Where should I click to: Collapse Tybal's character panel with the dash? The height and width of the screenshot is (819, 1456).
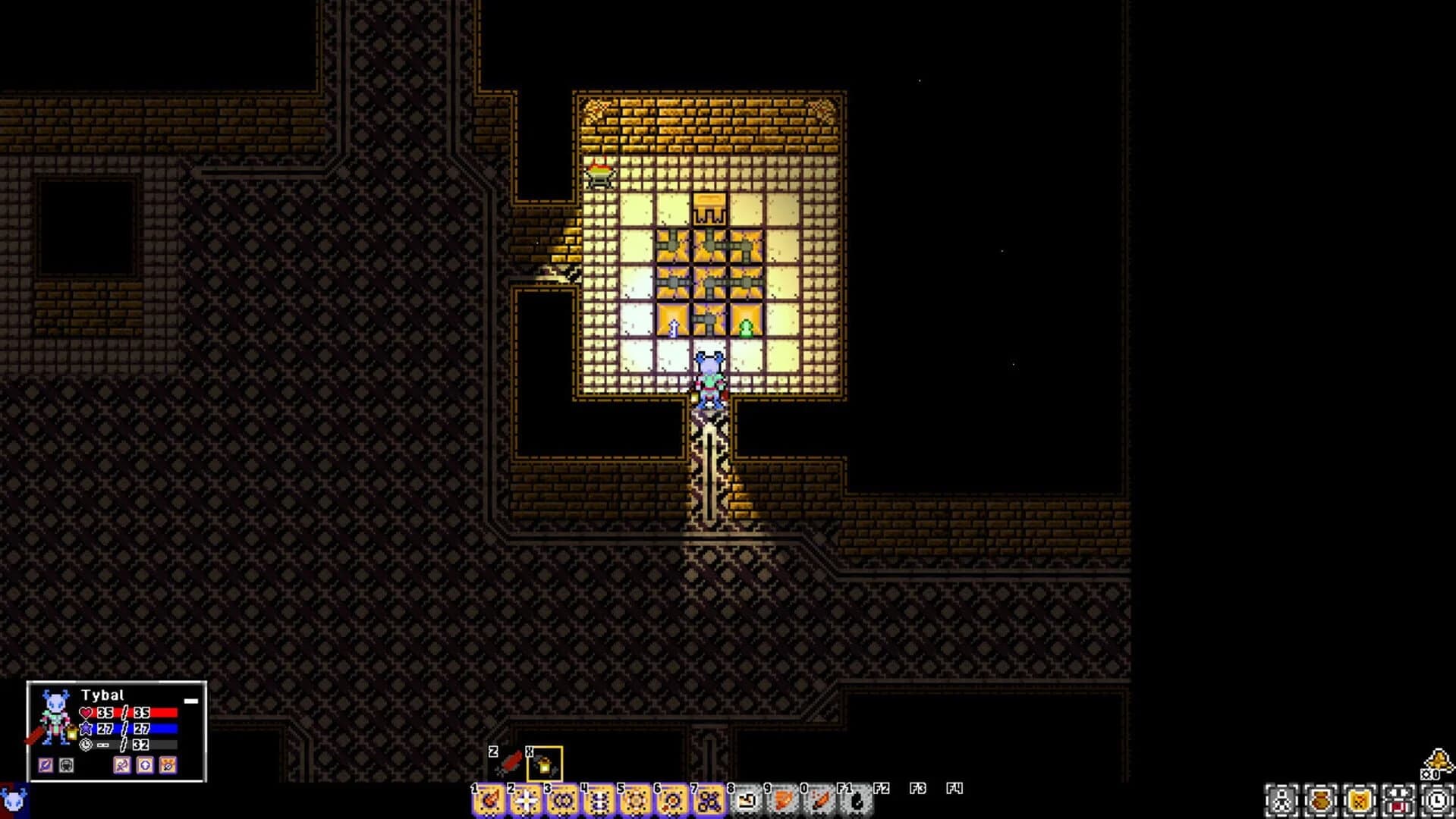190,701
